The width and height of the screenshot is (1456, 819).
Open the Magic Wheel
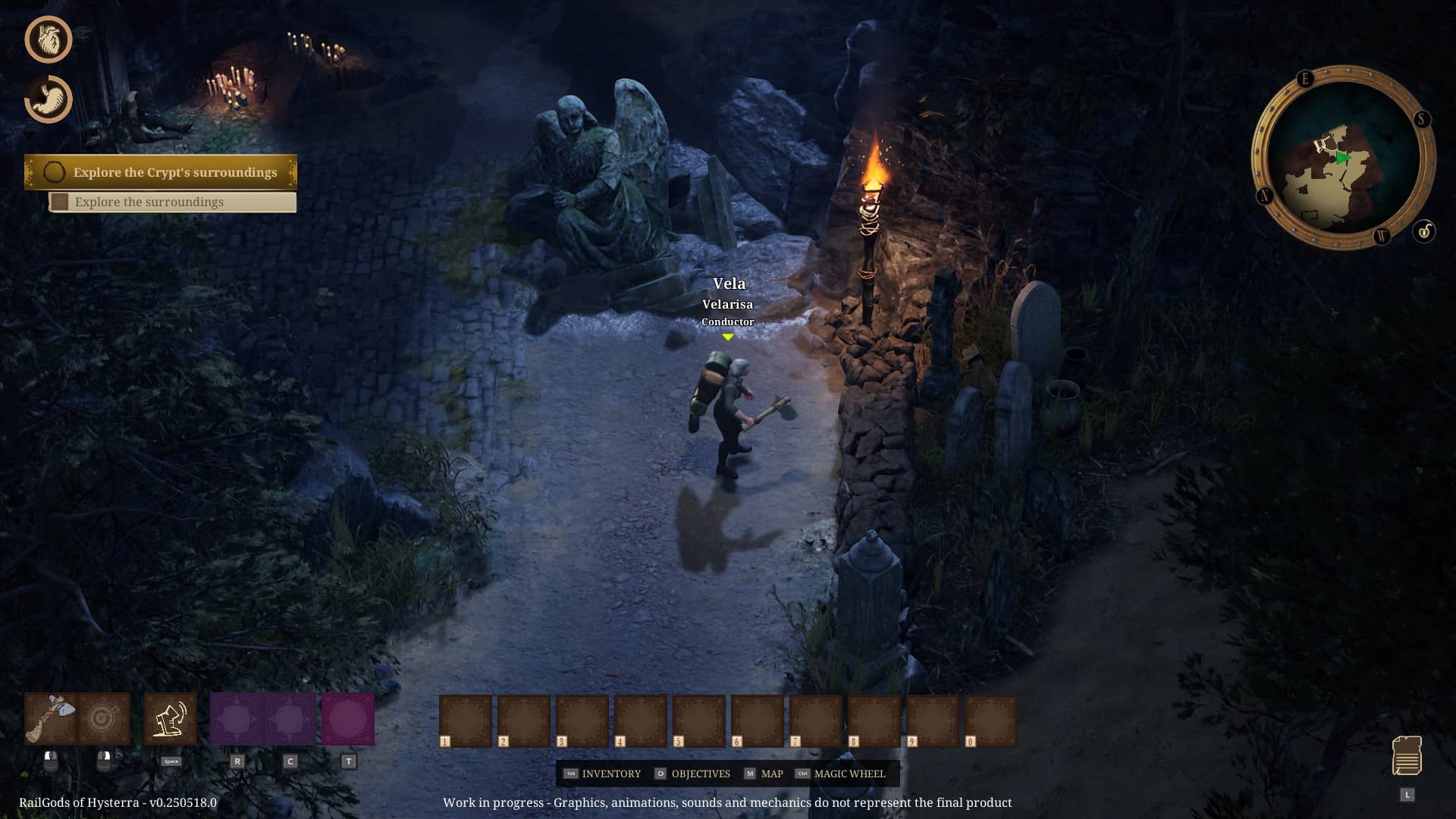click(x=840, y=773)
